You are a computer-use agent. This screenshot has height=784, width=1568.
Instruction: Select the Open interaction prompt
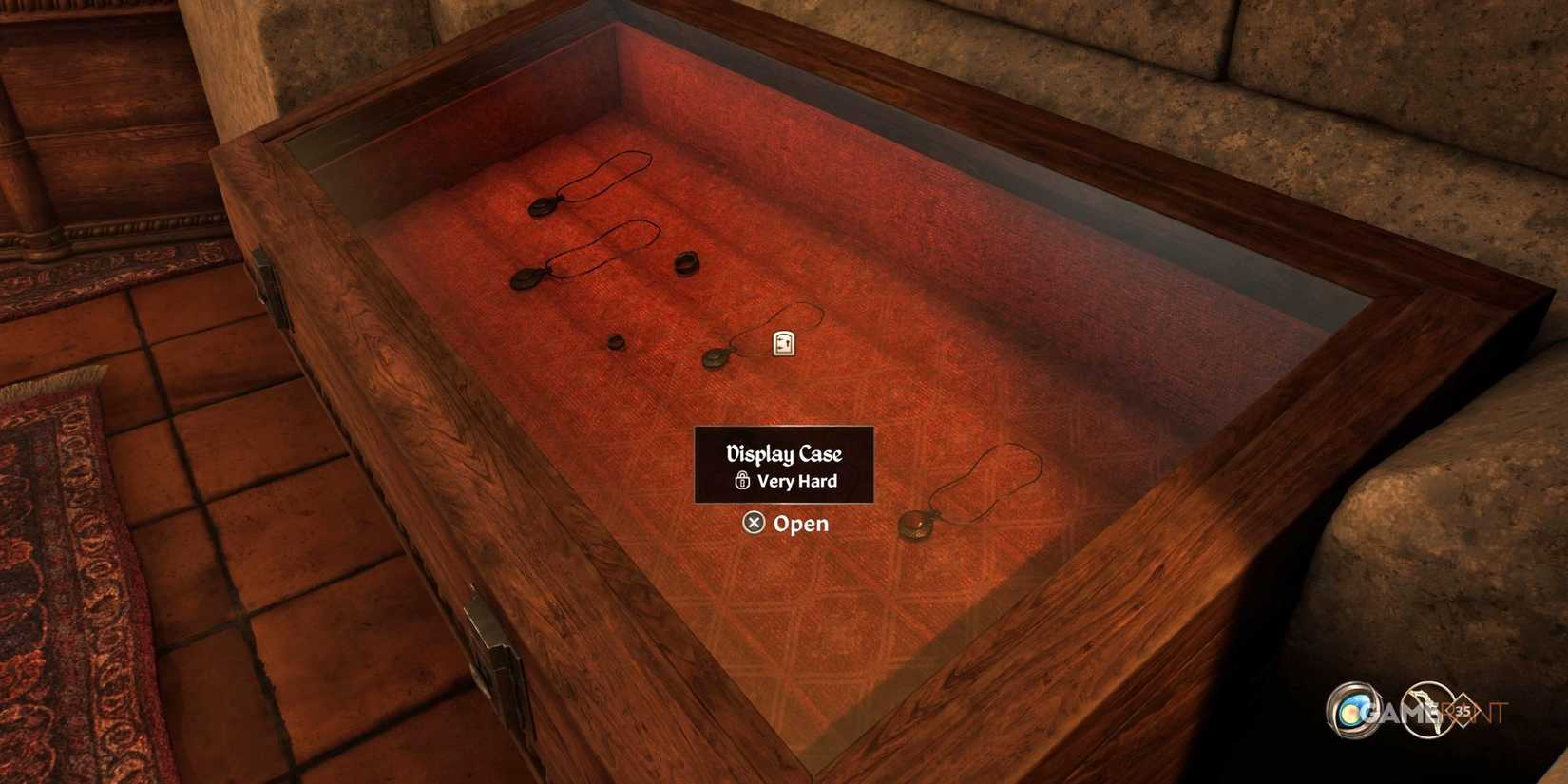(x=786, y=524)
